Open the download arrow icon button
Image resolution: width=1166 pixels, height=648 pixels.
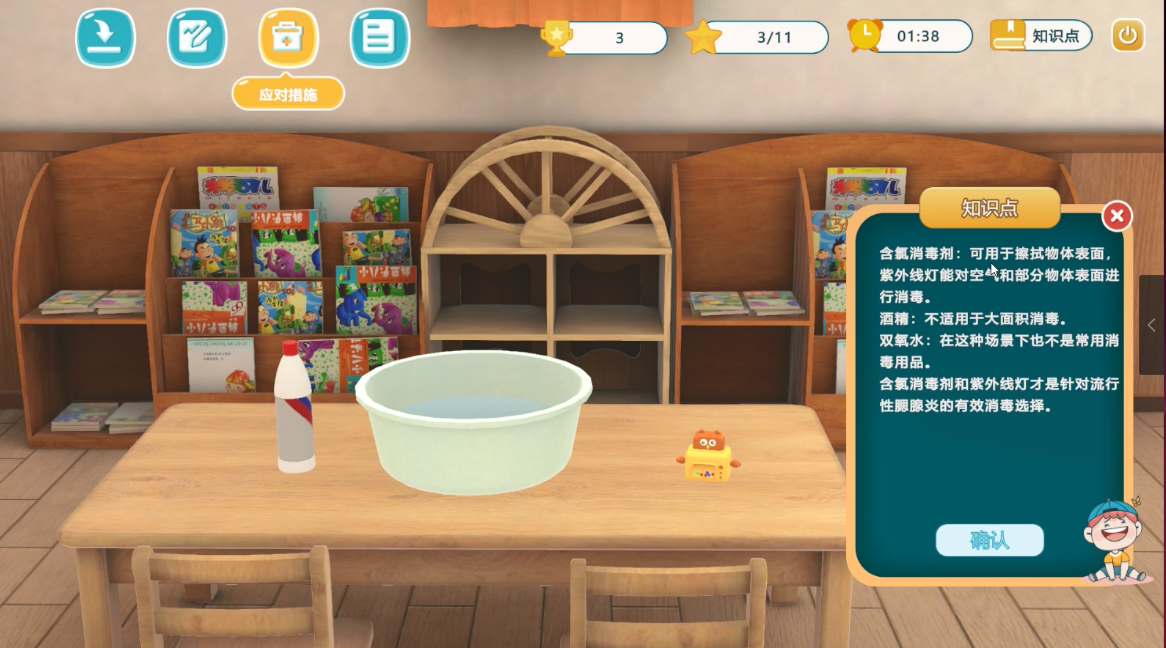pyautogui.click(x=105, y=38)
